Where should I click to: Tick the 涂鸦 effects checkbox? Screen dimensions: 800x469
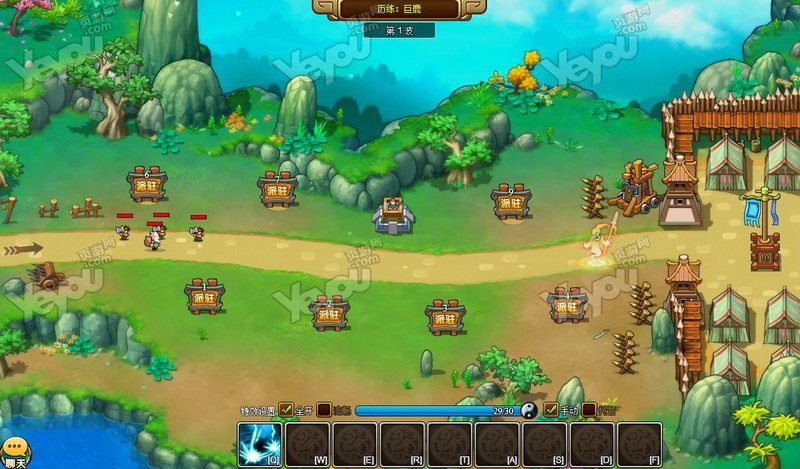click(324, 410)
